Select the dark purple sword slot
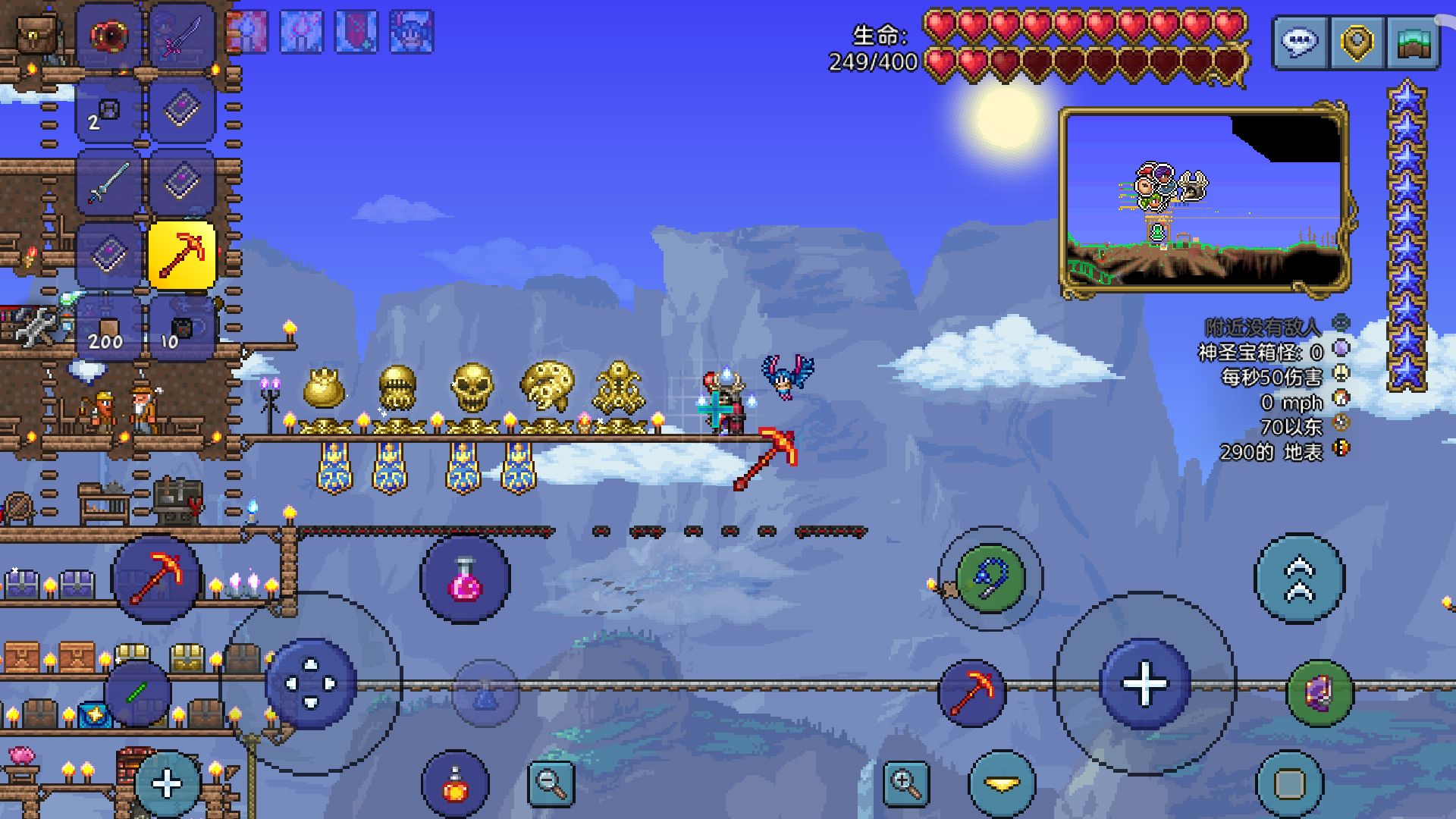 182,36
